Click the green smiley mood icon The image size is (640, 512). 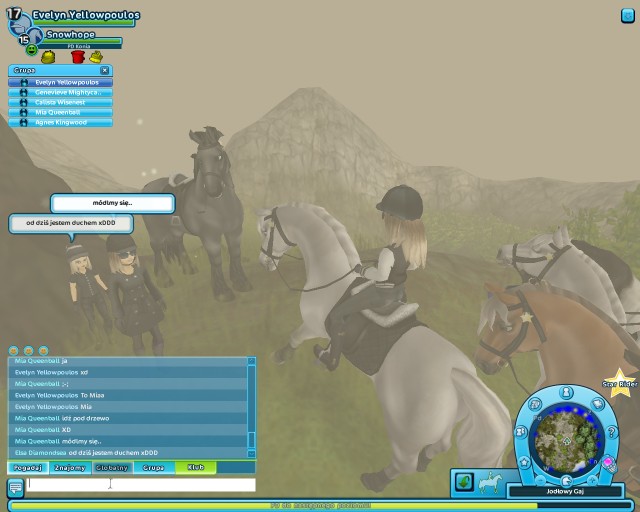click(31, 49)
